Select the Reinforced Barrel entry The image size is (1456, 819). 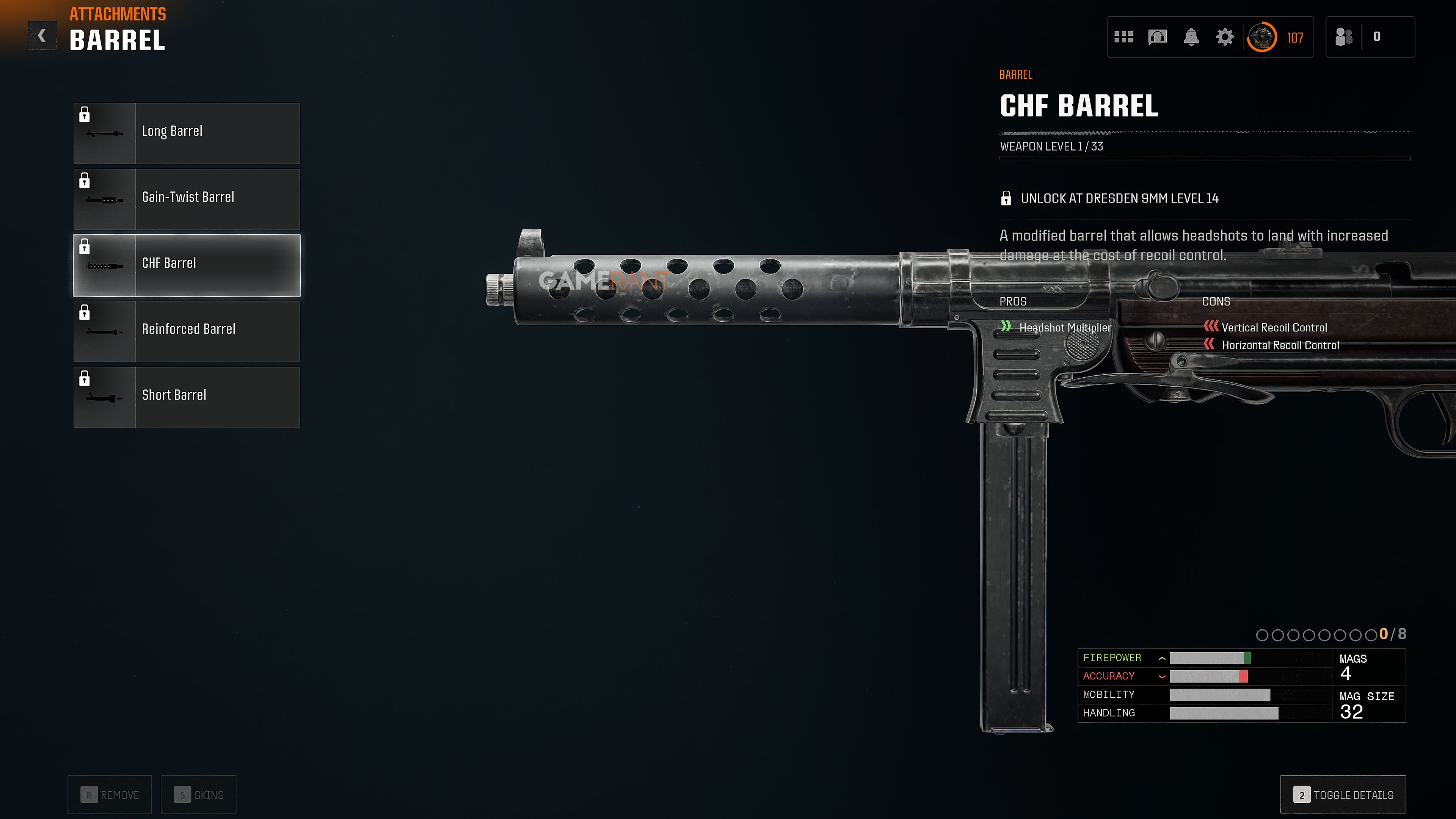(x=187, y=331)
